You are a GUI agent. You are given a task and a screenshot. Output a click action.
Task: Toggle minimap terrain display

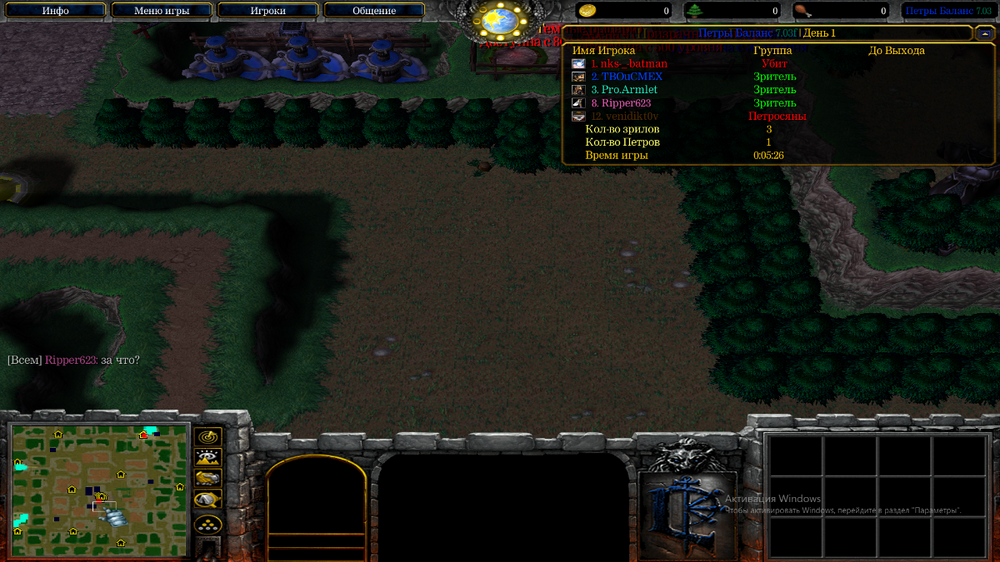coord(208,458)
